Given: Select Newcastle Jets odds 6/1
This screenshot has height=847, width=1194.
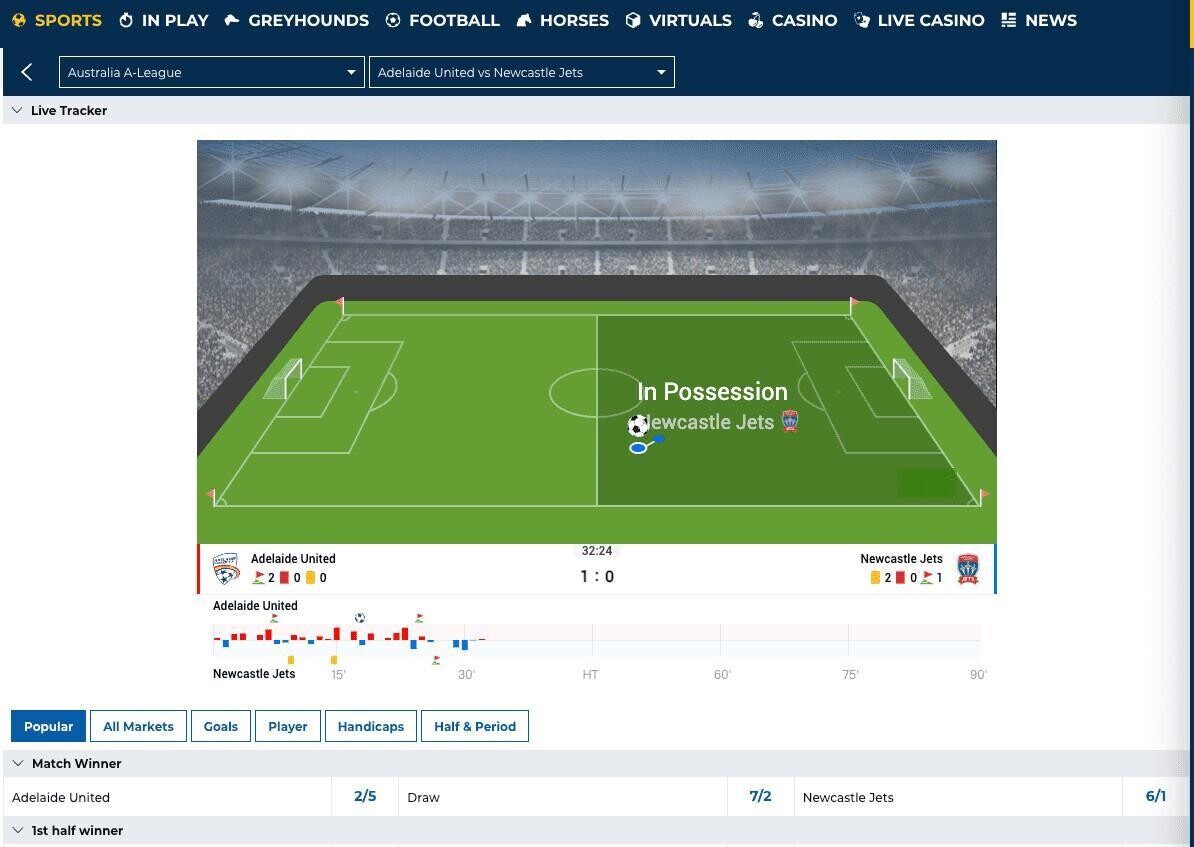Looking at the screenshot, I should 1155,797.
